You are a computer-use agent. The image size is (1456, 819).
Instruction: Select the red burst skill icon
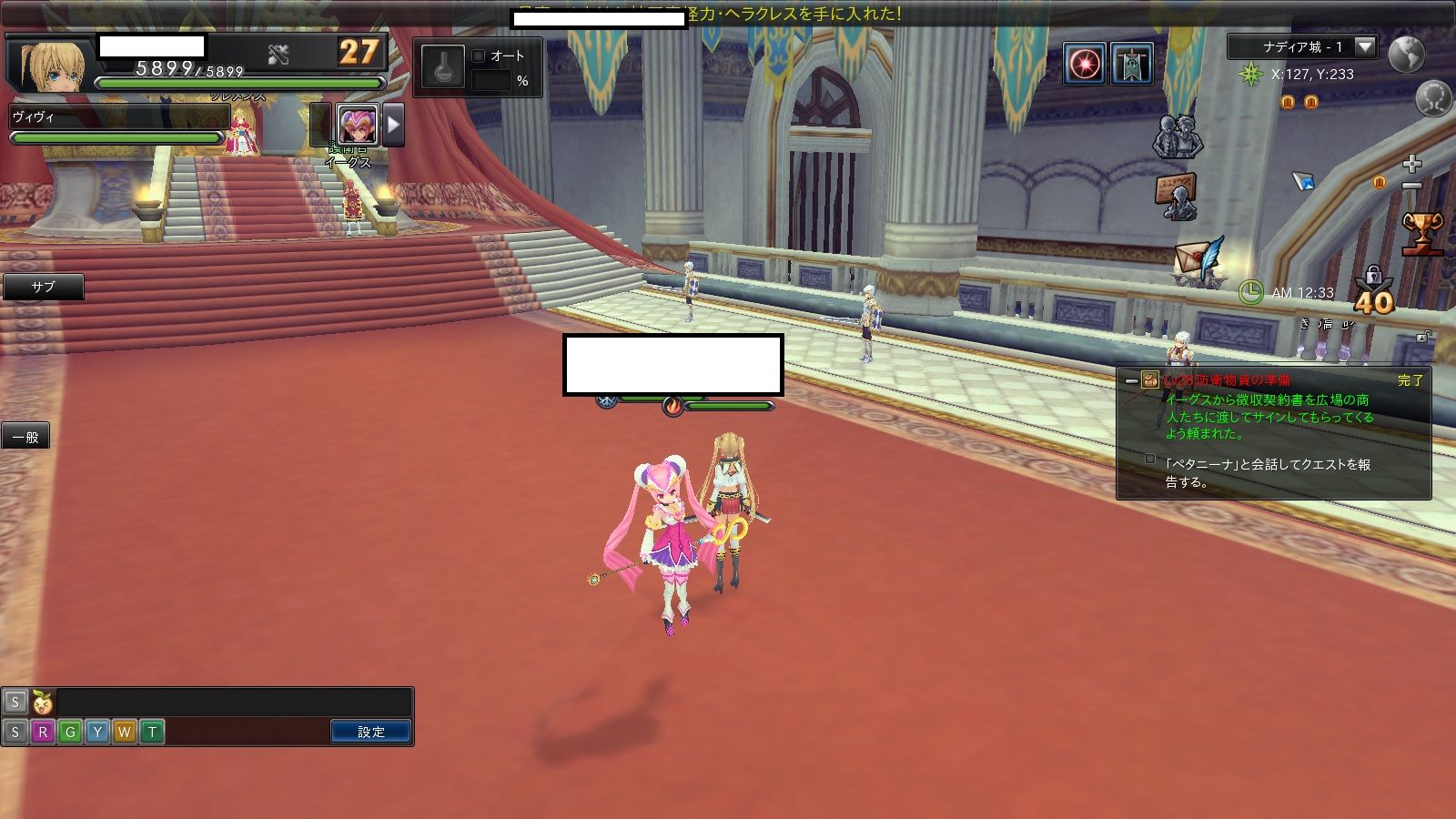1085,64
